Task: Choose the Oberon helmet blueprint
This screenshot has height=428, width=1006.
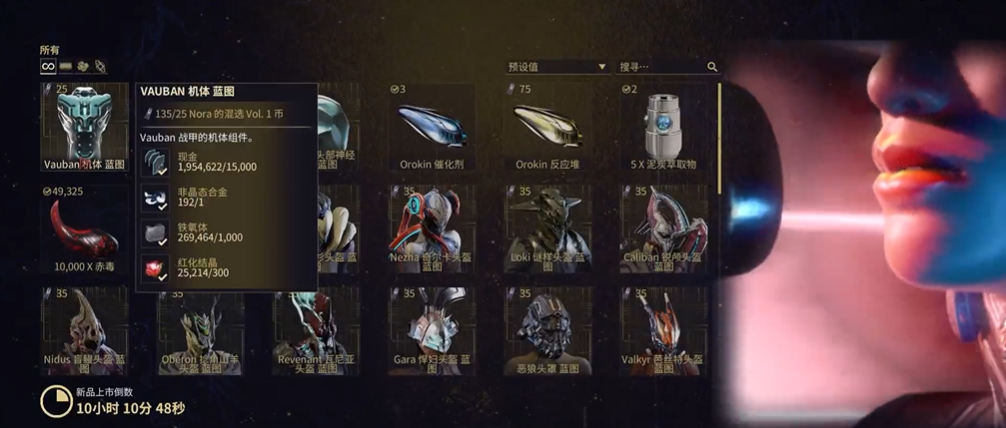Action: [200, 332]
